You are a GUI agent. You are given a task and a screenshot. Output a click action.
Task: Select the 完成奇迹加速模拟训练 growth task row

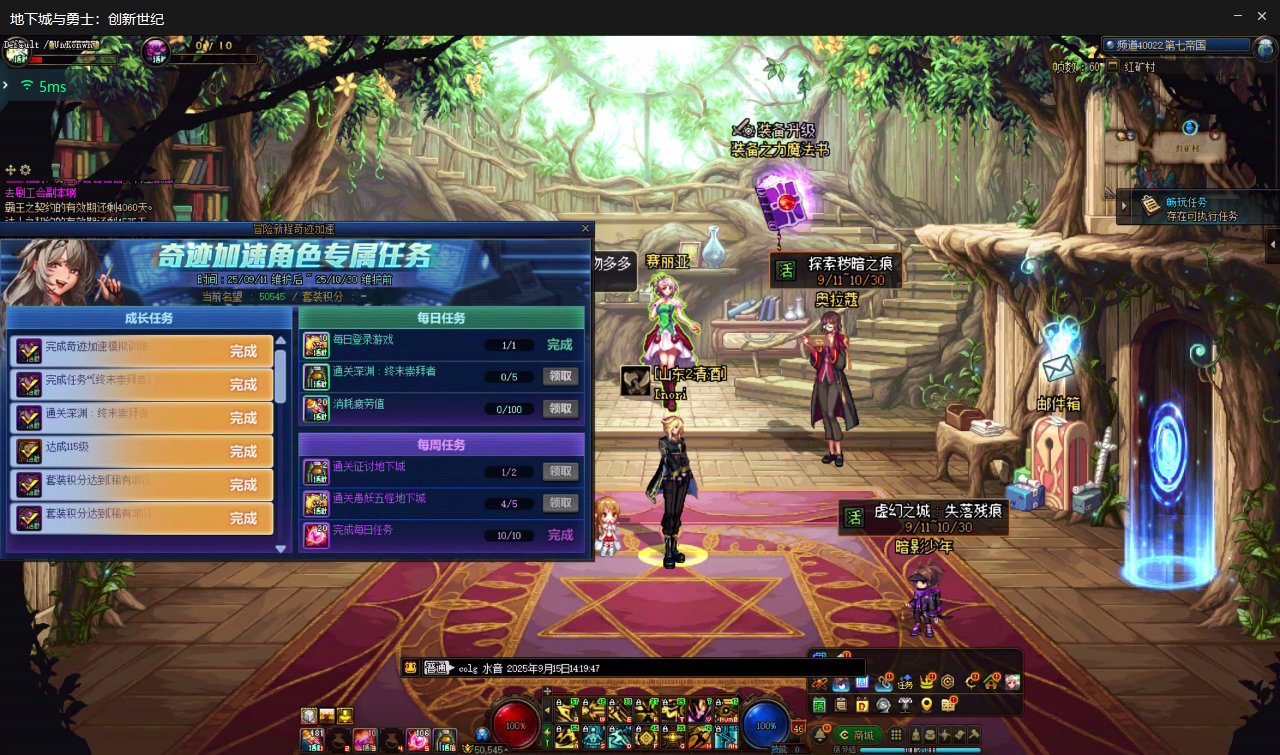[x=141, y=351]
